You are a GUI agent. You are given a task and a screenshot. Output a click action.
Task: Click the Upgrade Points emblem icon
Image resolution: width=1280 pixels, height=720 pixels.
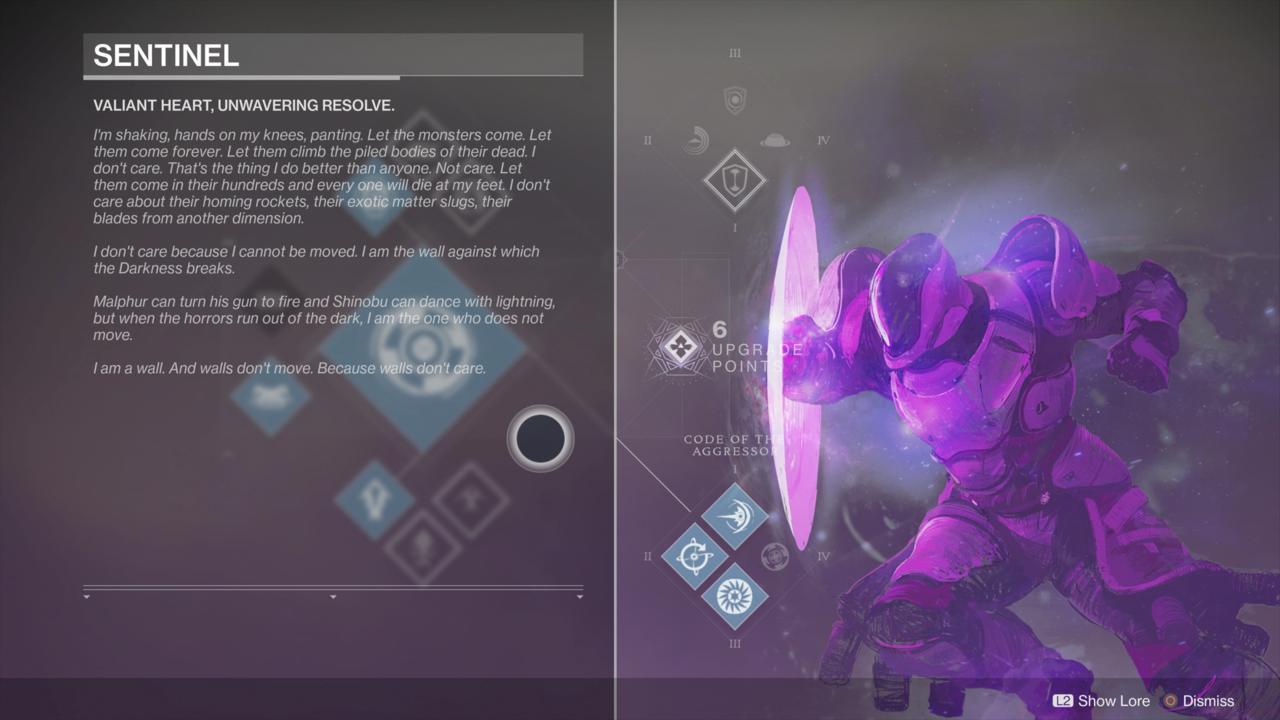click(x=683, y=349)
